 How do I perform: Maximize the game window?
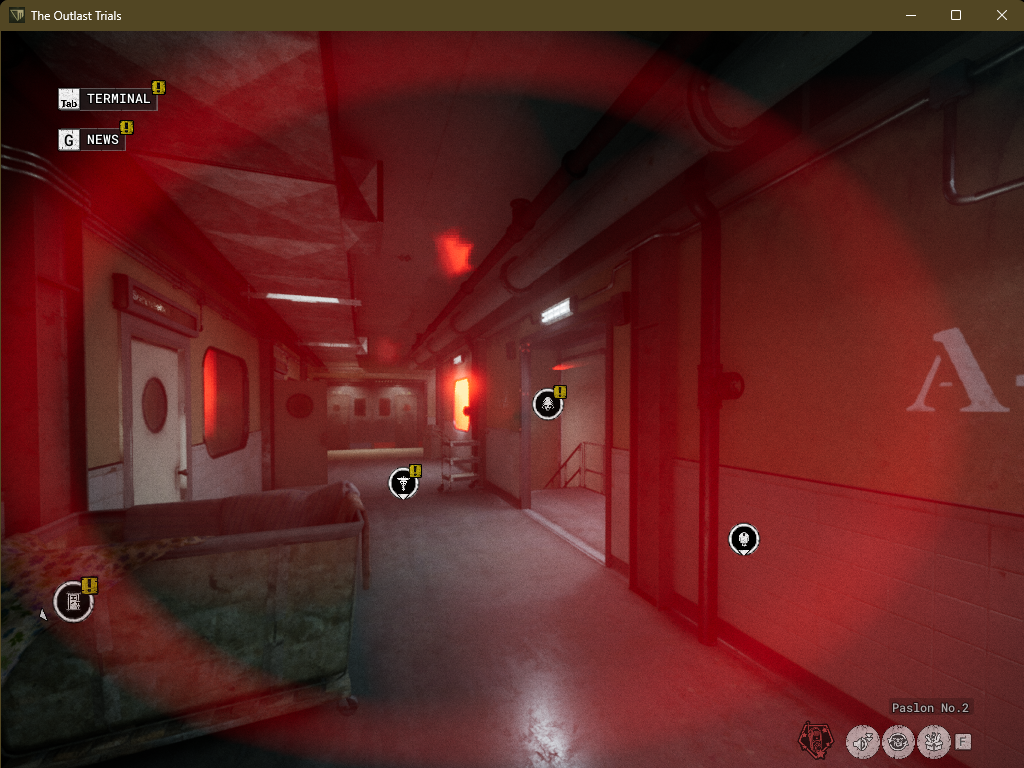956,15
